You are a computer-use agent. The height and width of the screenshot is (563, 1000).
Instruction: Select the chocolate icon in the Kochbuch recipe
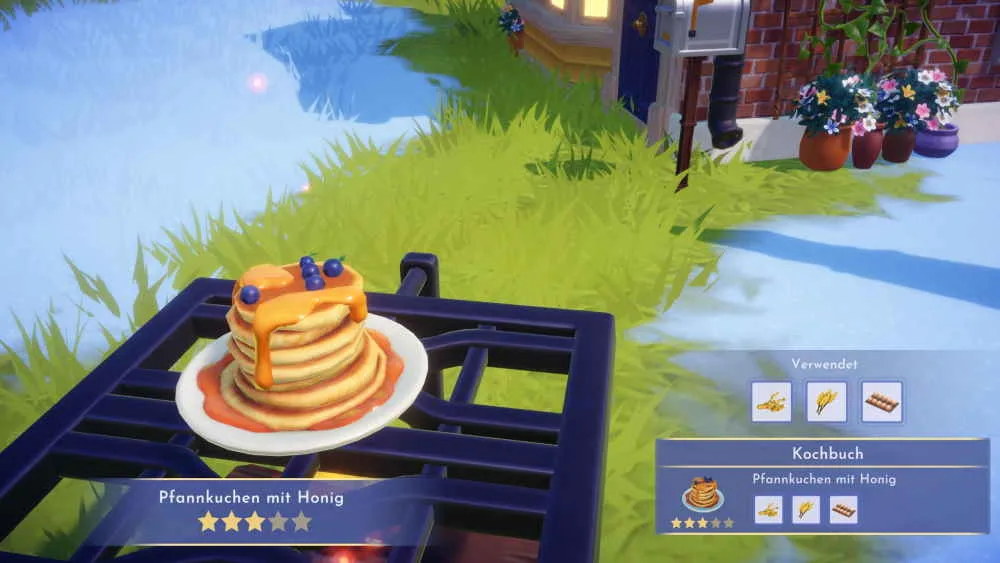843,510
